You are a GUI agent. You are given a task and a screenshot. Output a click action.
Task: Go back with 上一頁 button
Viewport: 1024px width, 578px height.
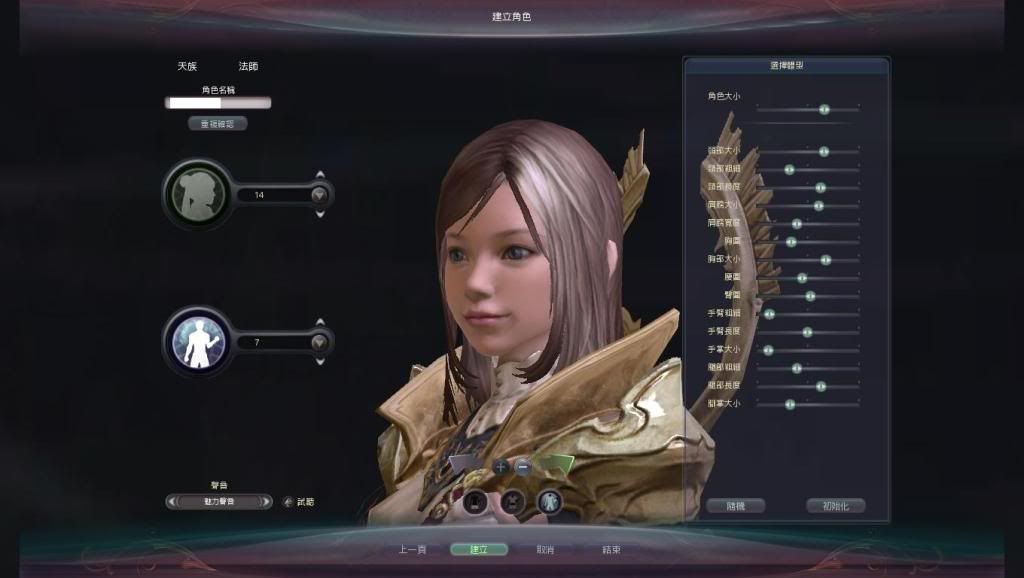click(x=413, y=549)
